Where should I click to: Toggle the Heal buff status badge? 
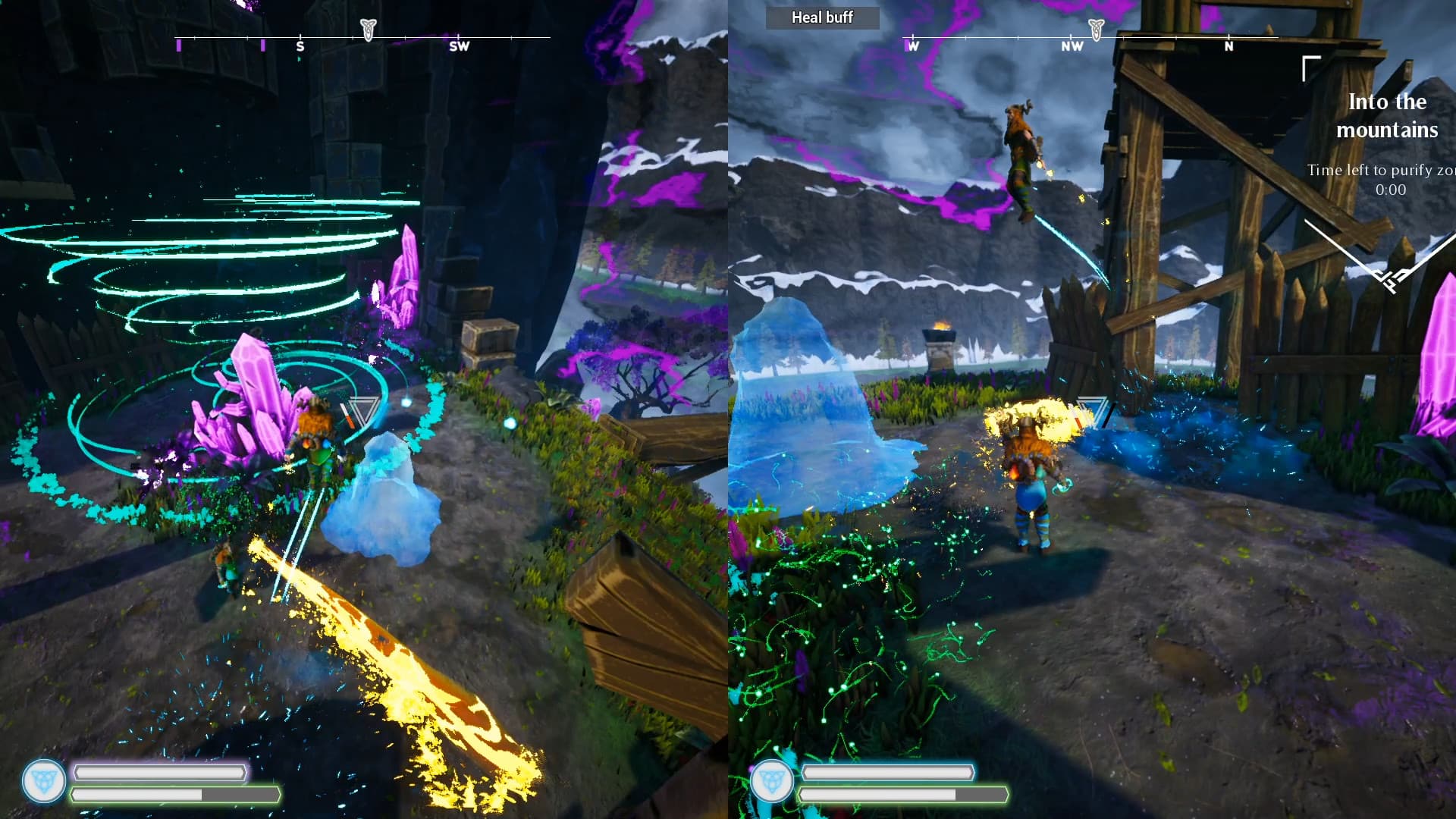coord(822,17)
